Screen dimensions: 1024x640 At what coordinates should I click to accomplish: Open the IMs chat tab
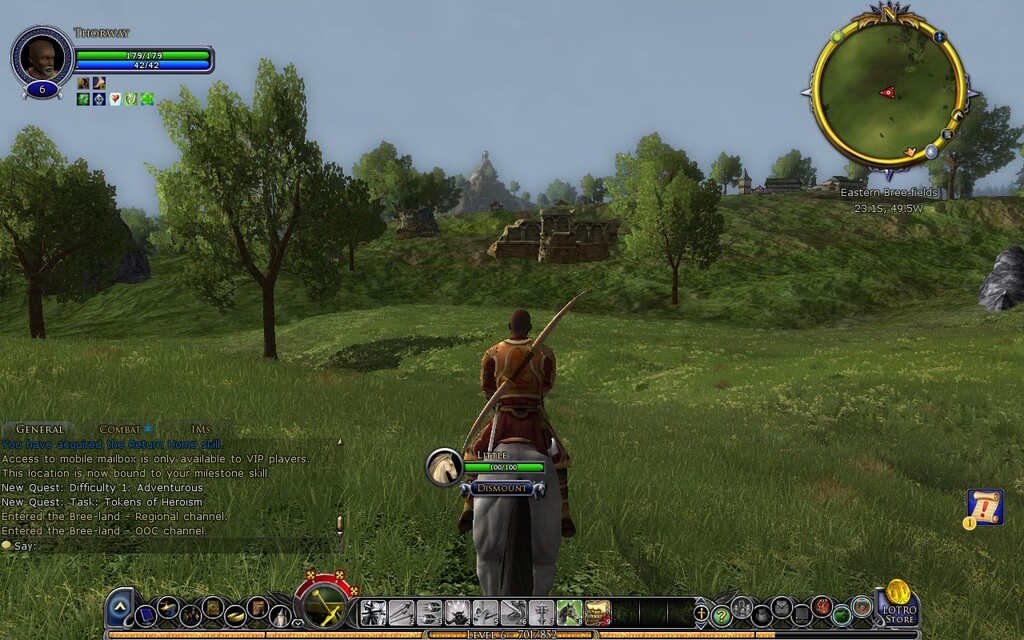(201, 429)
